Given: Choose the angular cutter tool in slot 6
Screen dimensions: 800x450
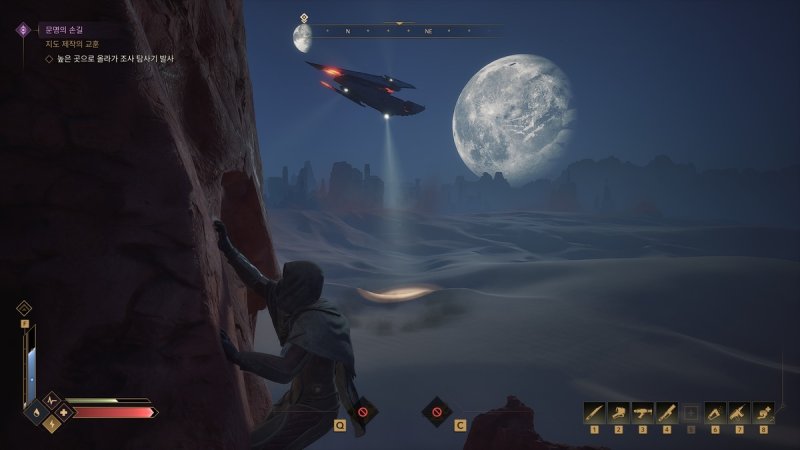Looking at the screenshot, I should click(714, 411).
